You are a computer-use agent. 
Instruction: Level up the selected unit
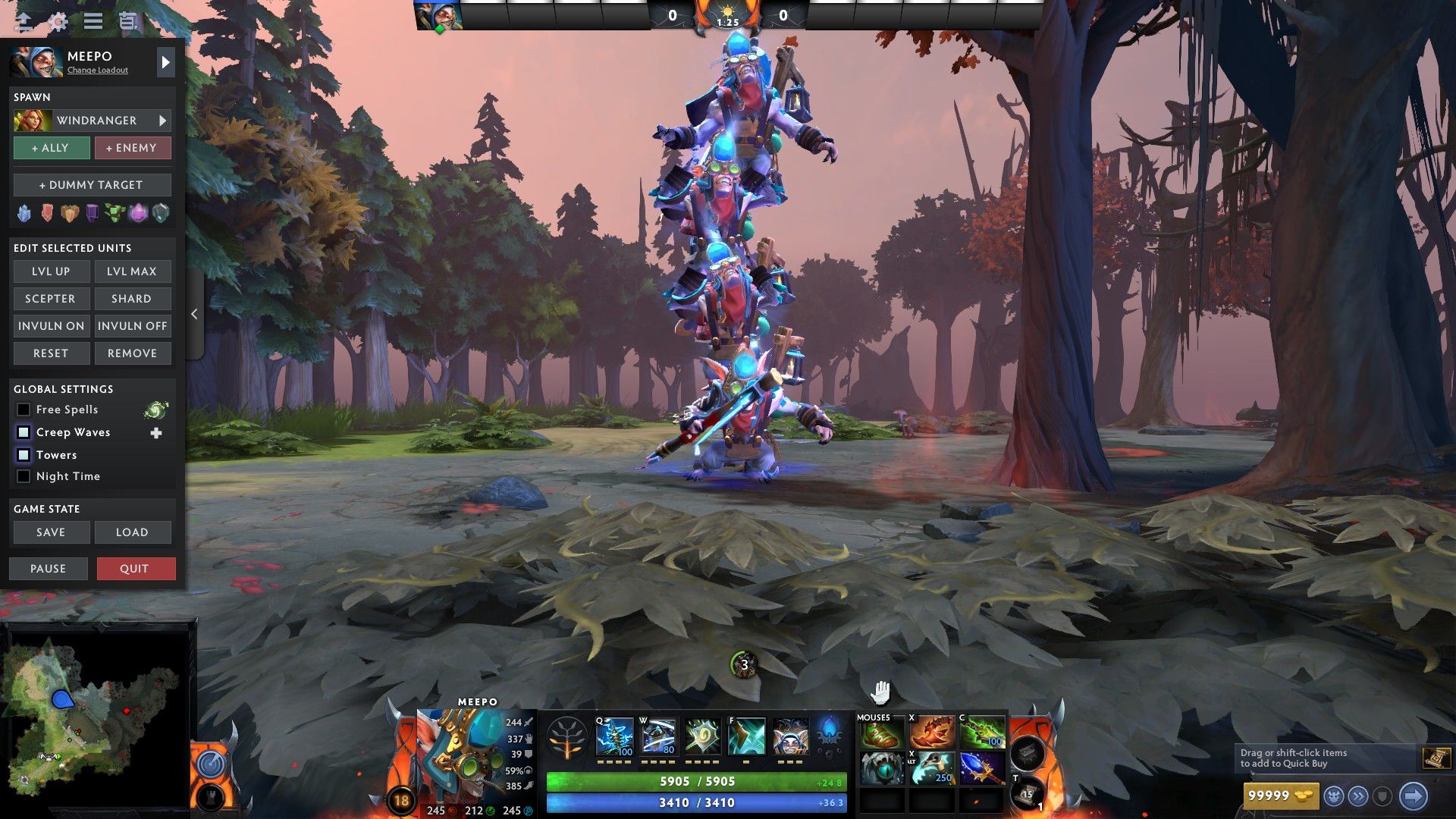51,271
